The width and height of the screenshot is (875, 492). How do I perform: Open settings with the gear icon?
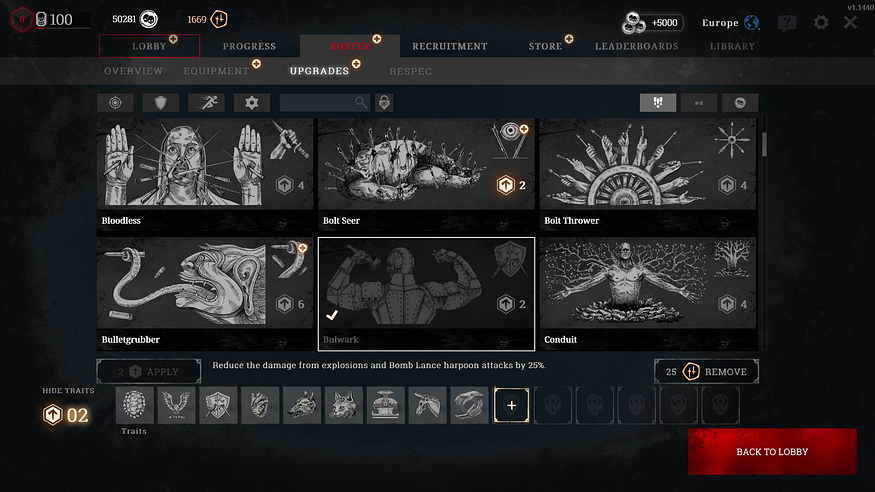821,22
